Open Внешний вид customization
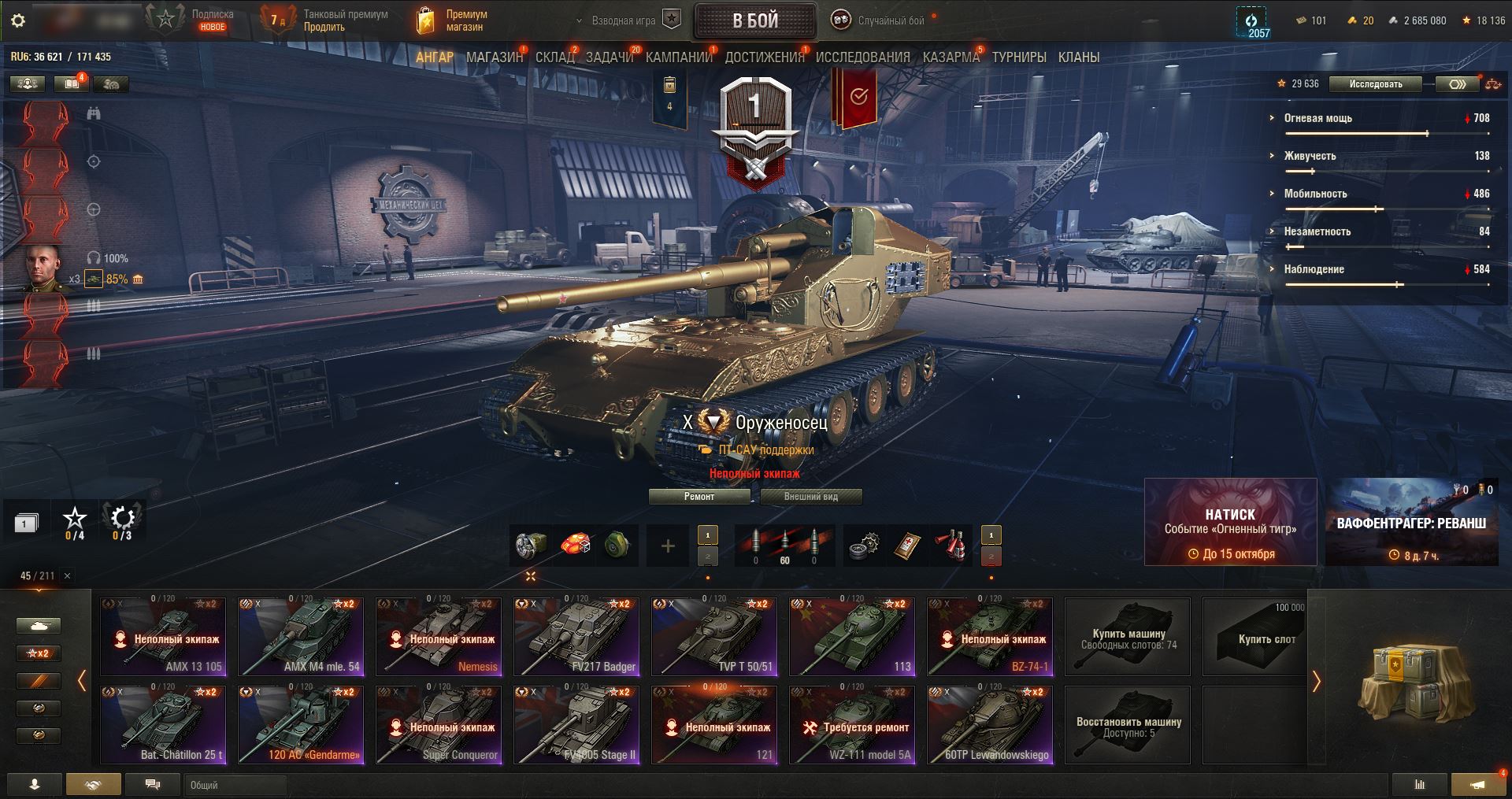 tap(810, 497)
